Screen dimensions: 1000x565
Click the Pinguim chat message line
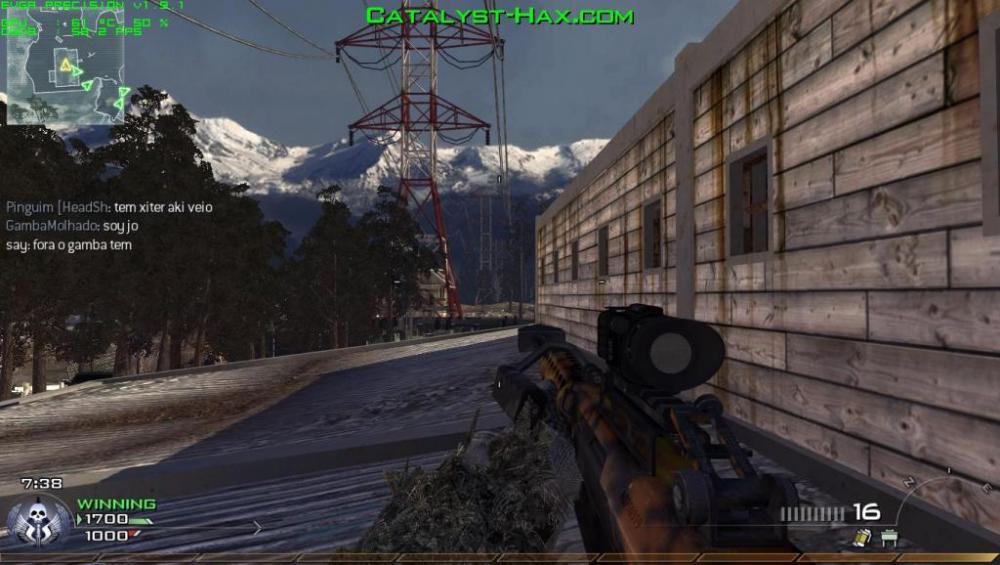(x=109, y=207)
